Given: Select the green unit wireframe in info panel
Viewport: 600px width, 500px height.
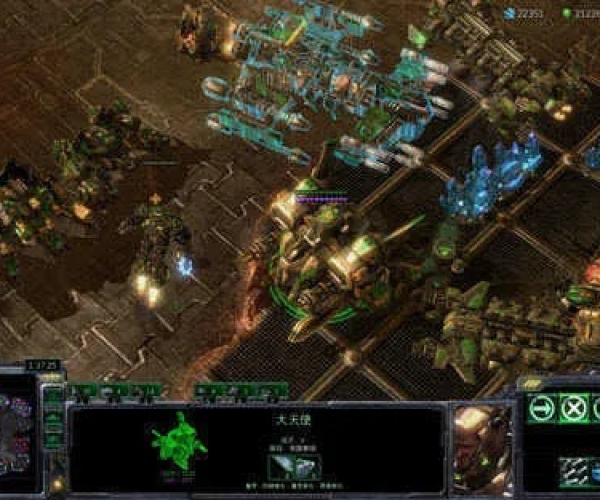Looking at the screenshot, I should tap(180, 441).
